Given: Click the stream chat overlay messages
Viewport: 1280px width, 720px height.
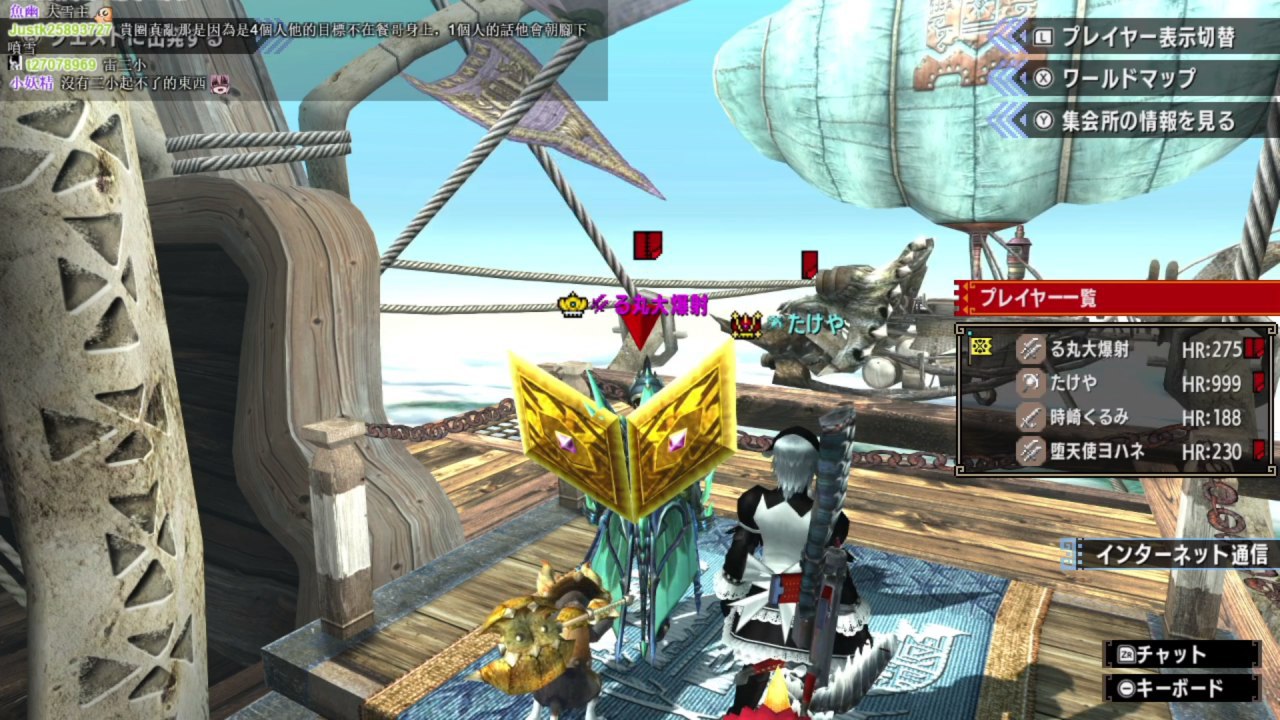Looking at the screenshot, I should coord(300,50).
